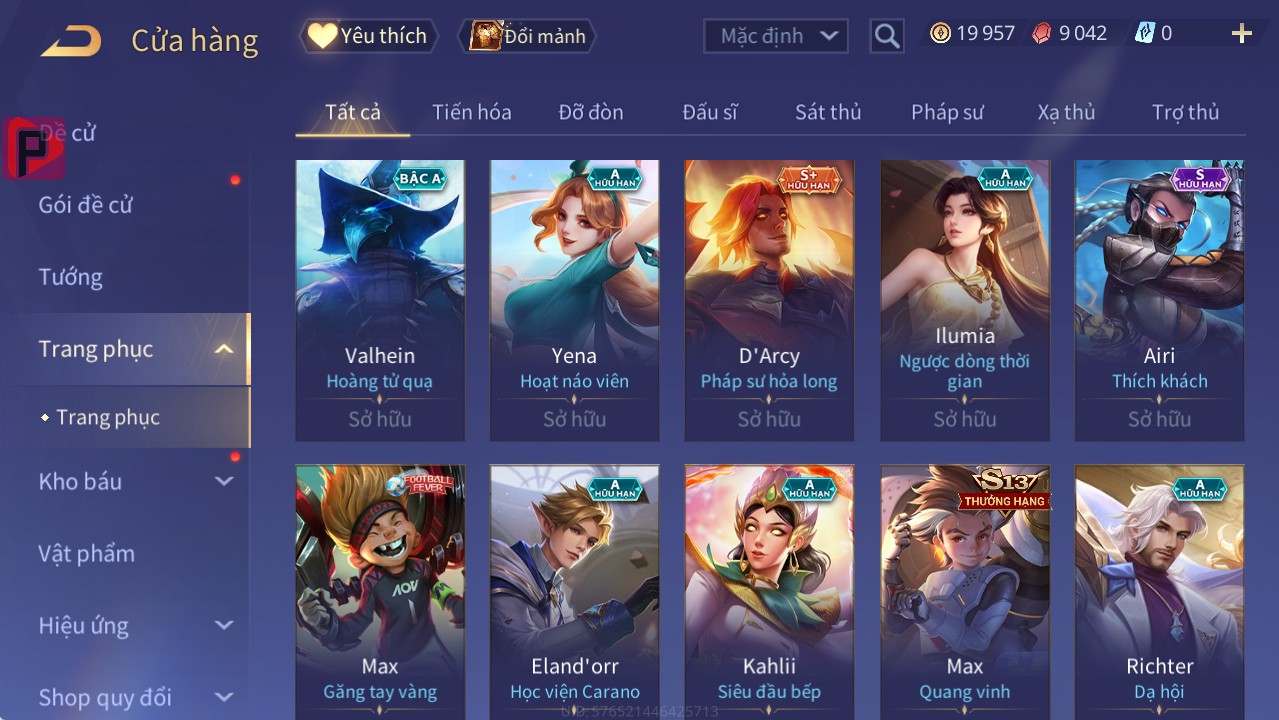
Task: Open the Yêu thích favorites list
Action: pos(368,36)
